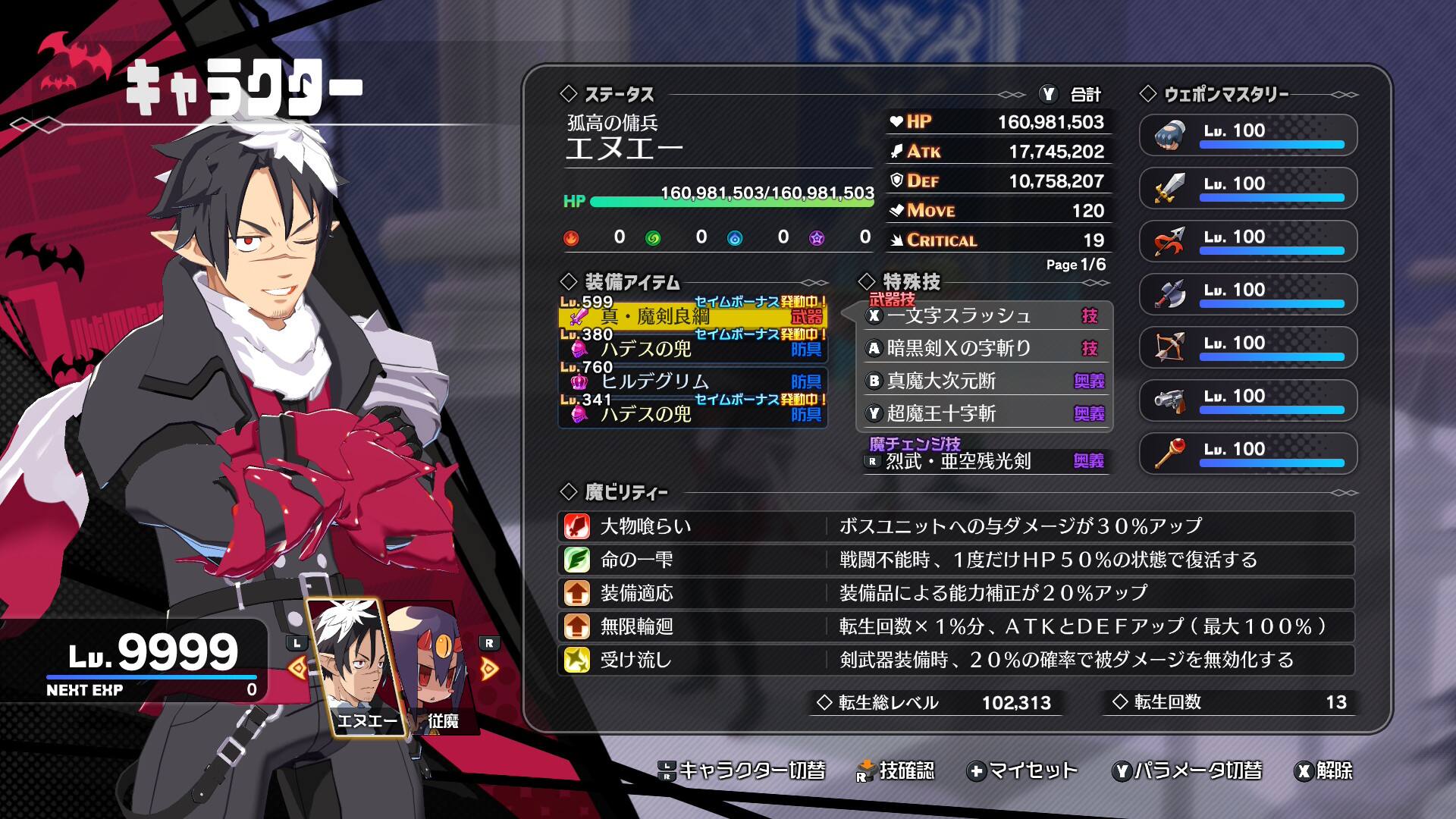Select the 真・魔剣良綱 weapon slot
1456x819 pixels.
tap(692, 315)
